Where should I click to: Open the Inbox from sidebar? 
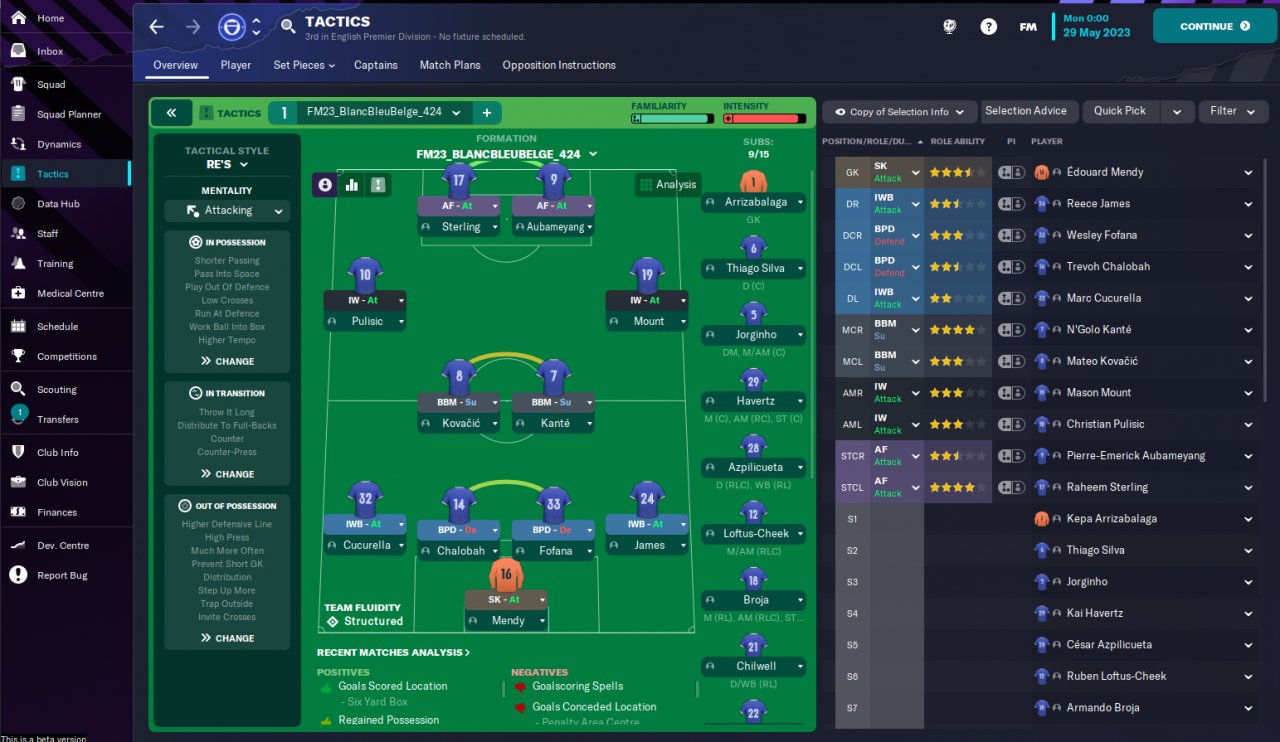(x=50, y=51)
